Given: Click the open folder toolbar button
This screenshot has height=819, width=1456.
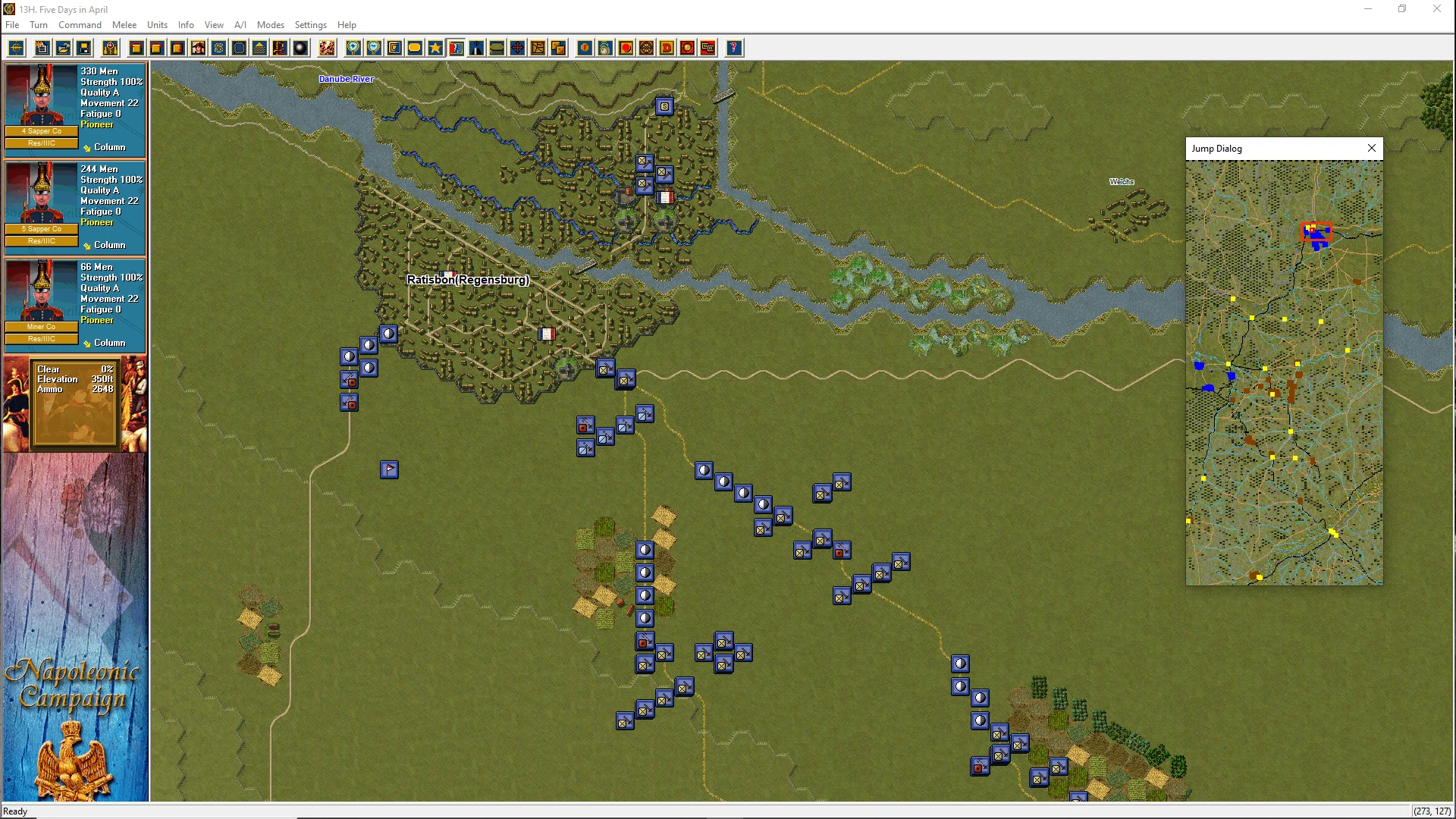Looking at the screenshot, I should [64, 49].
